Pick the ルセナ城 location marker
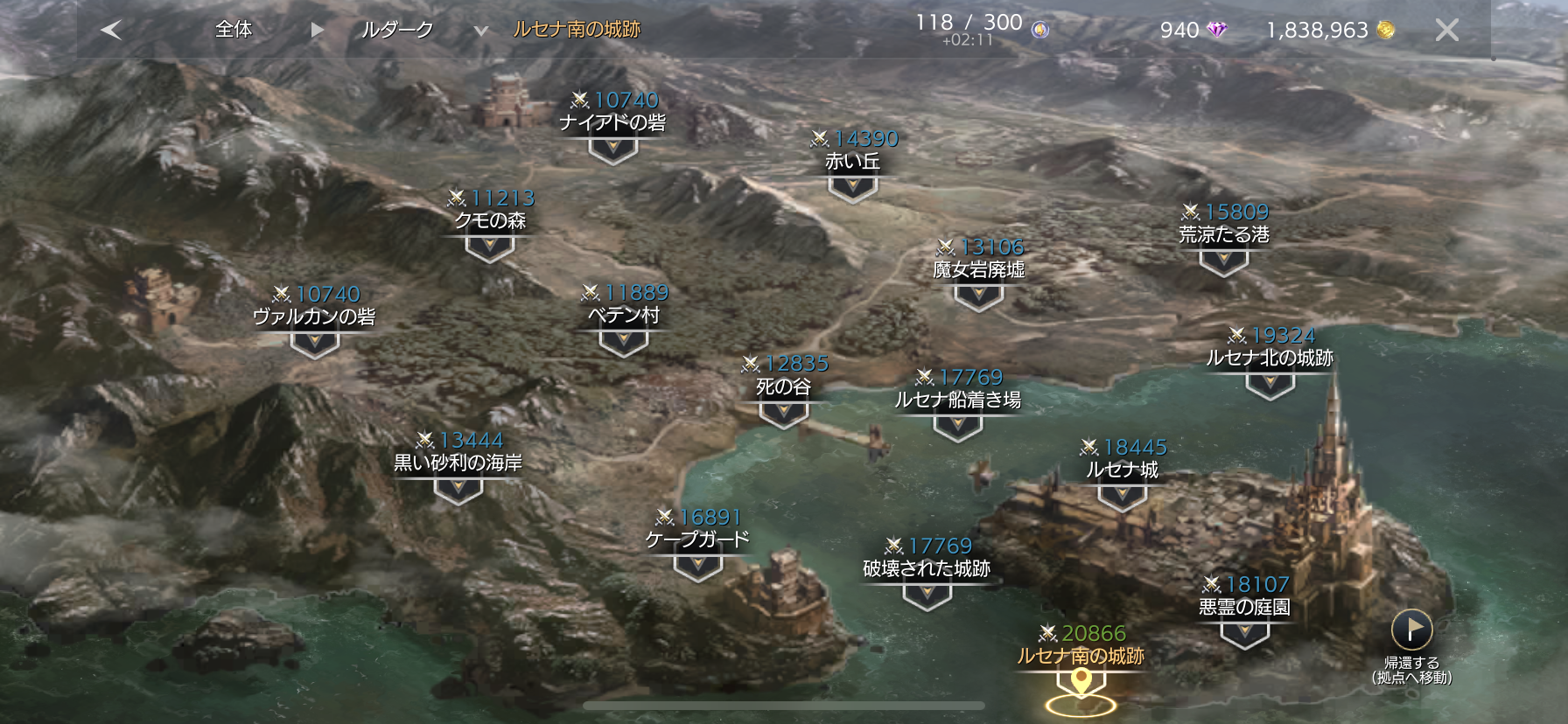1568x724 pixels. pyautogui.click(x=1122, y=496)
